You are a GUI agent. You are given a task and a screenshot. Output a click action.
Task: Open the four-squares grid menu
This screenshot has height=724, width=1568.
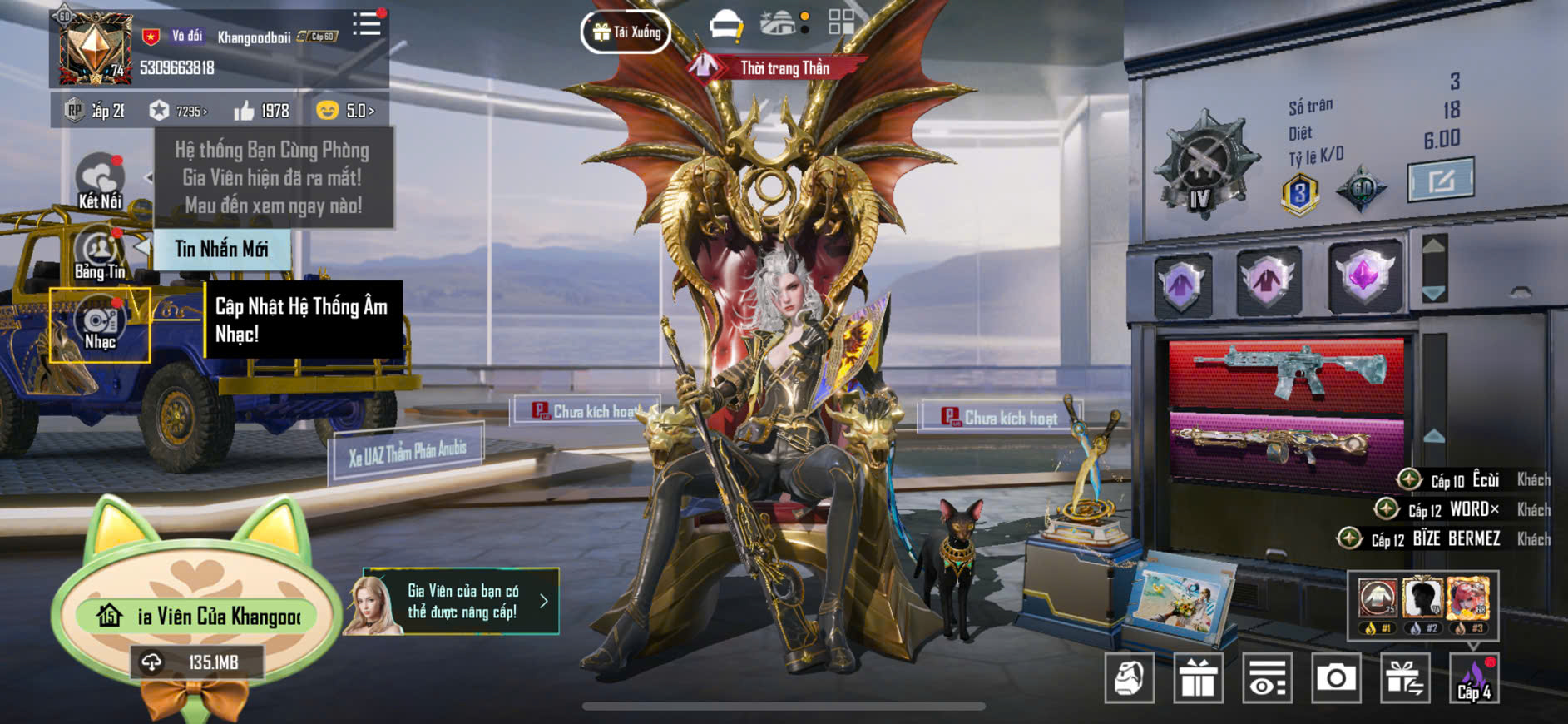pos(841,22)
